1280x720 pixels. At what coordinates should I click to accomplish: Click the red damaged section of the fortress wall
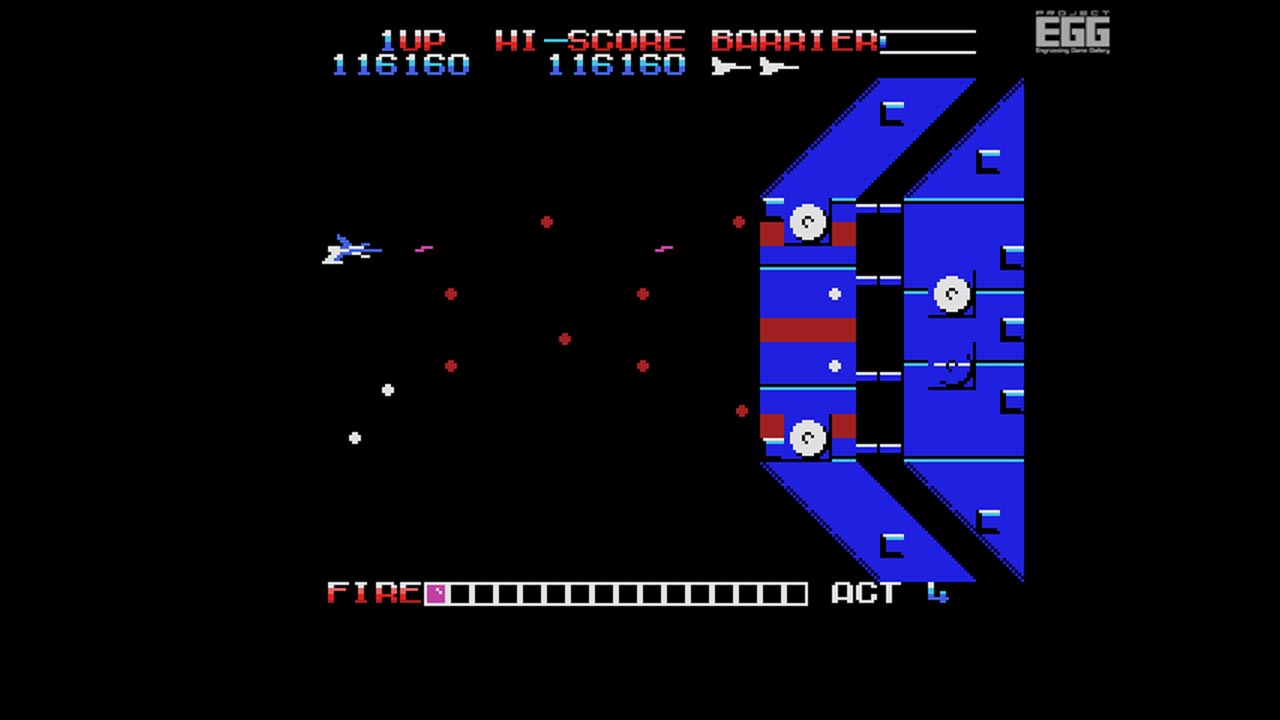[x=806, y=330]
